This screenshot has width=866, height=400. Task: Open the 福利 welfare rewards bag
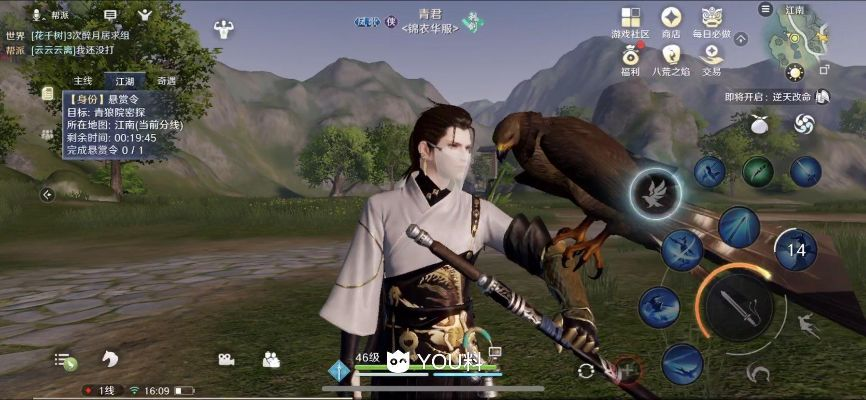click(x=630, y=56)
